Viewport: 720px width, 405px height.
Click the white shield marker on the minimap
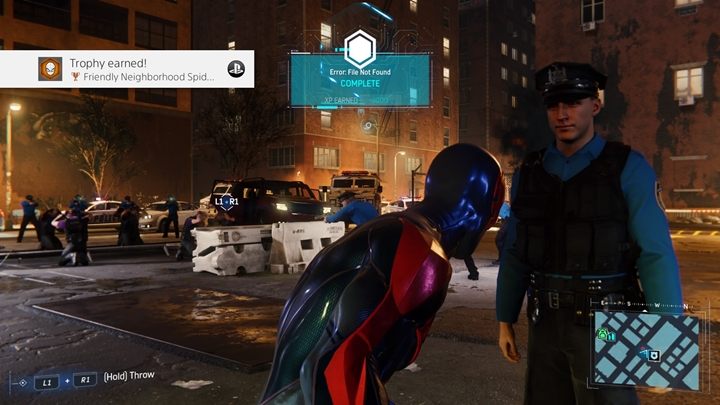[653, 355]
